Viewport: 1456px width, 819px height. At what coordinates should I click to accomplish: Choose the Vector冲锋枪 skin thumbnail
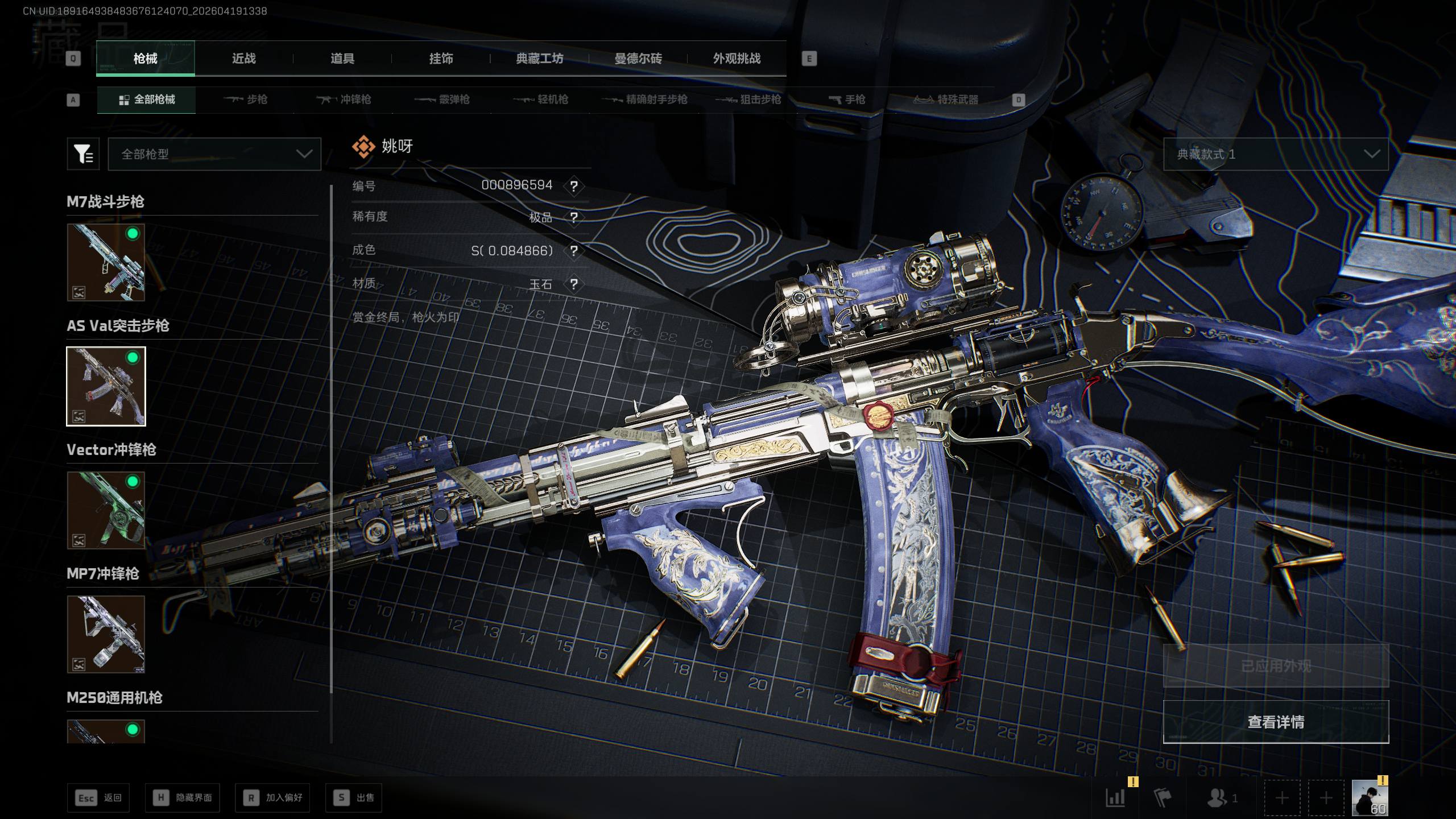click(106, 510)
